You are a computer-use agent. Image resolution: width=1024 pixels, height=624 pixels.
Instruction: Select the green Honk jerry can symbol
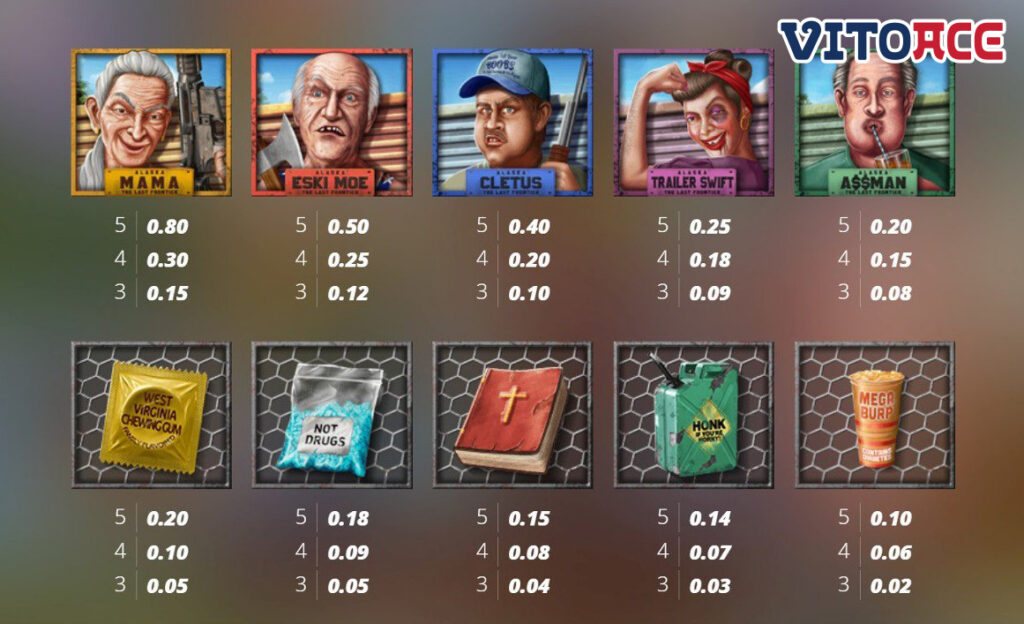693,415
